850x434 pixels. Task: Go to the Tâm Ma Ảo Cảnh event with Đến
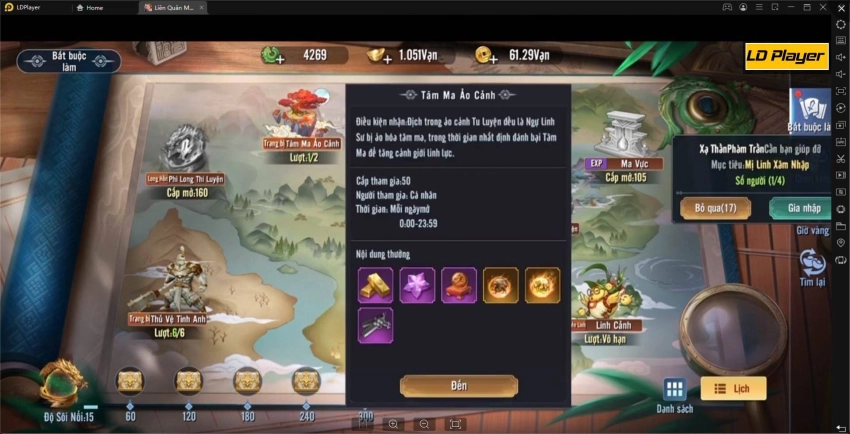point(459,385)
